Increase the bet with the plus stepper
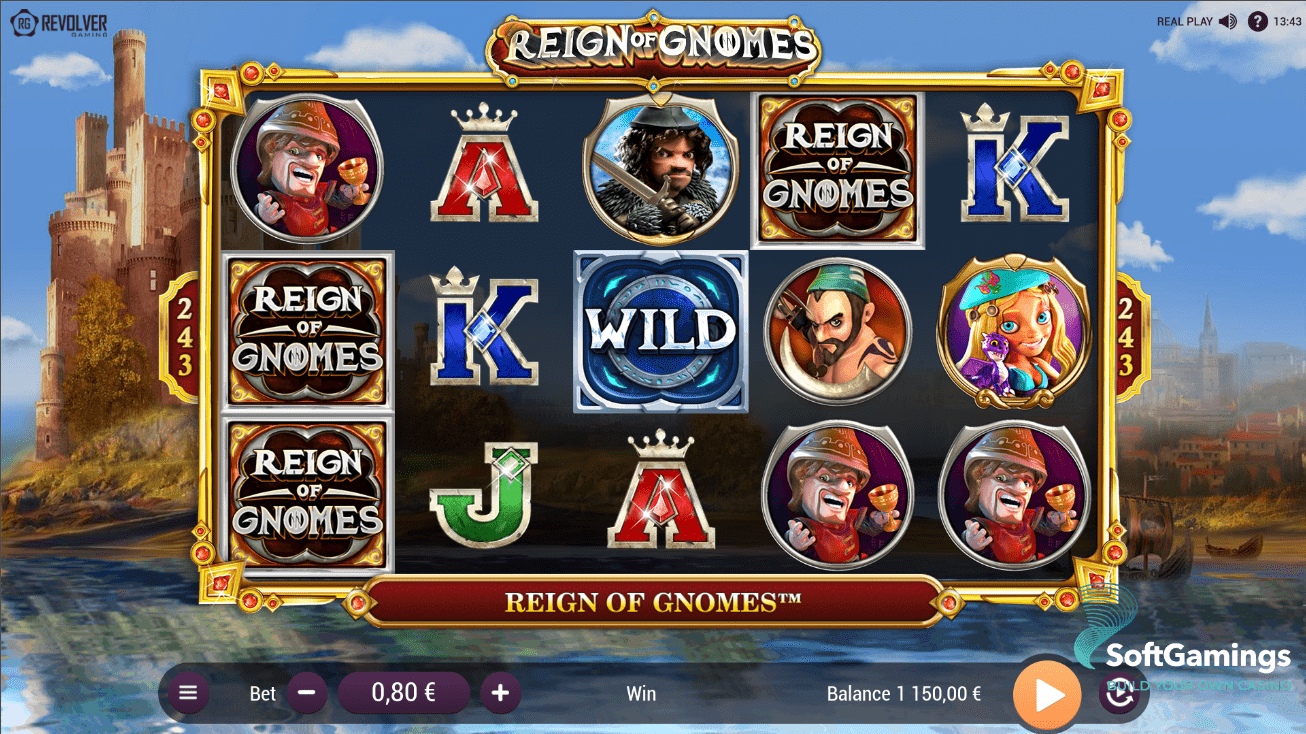 (500, 692)
